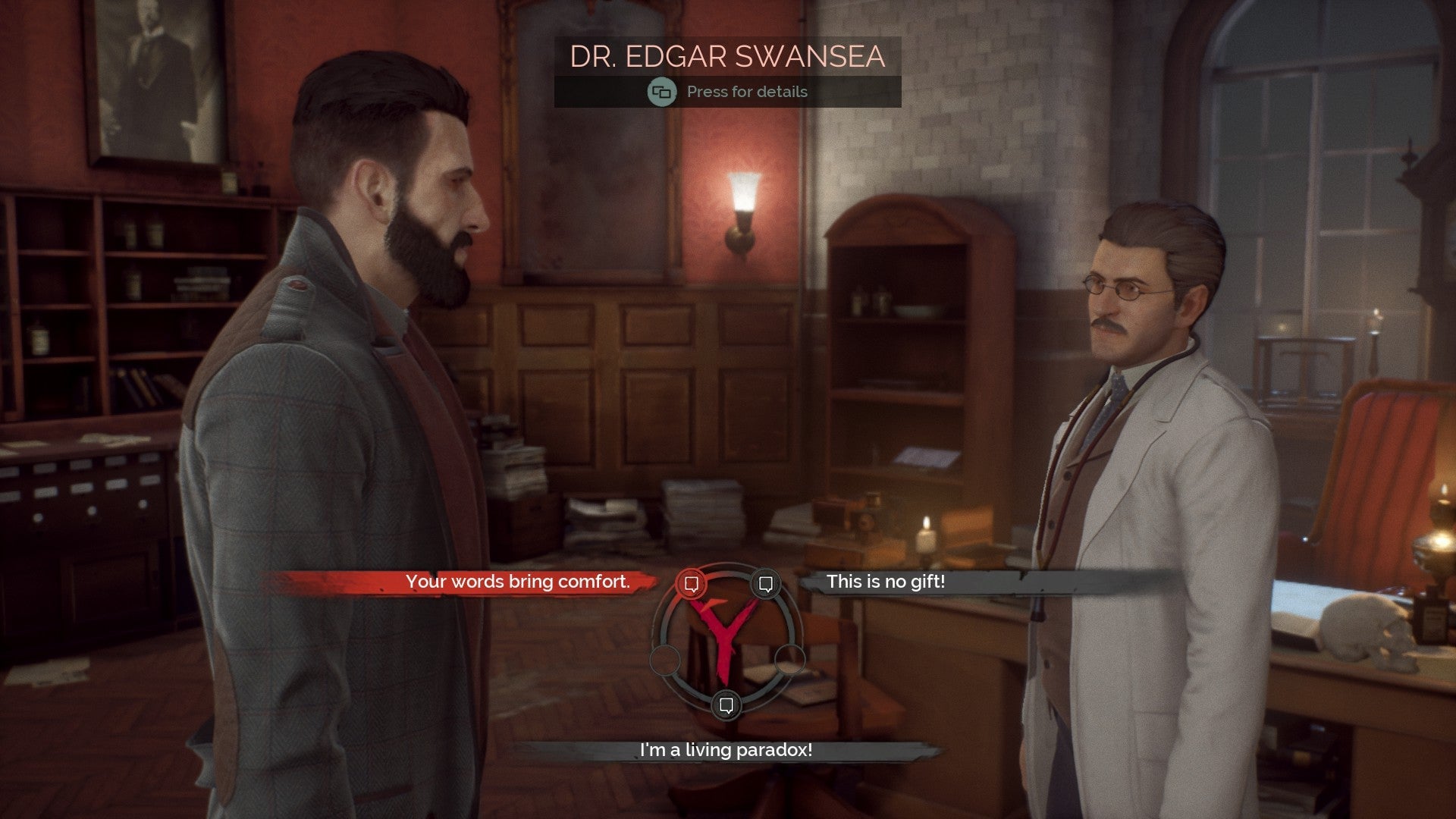Expand the character name banner at the top
The height and width of the screenshot is (819, 1456).
[728, 55]
